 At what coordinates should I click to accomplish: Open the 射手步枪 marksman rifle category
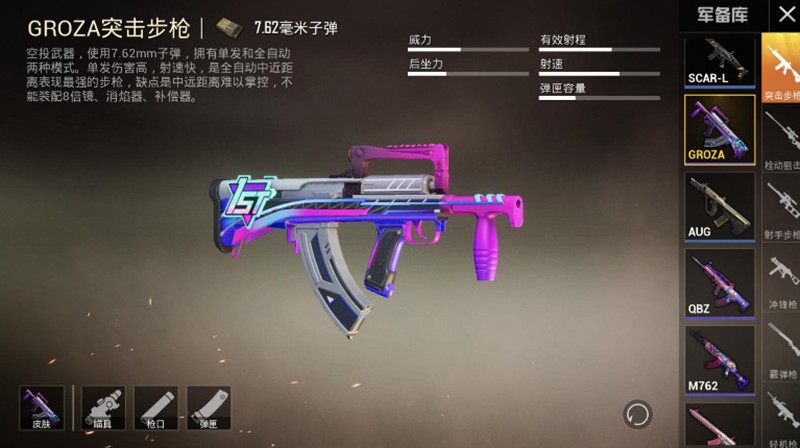point(781,208)
